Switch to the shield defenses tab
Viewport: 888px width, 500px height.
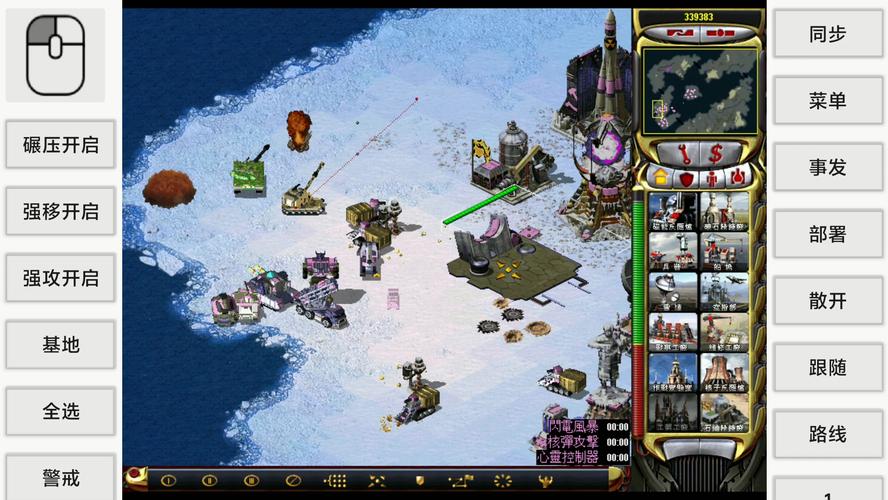[686, 178]
